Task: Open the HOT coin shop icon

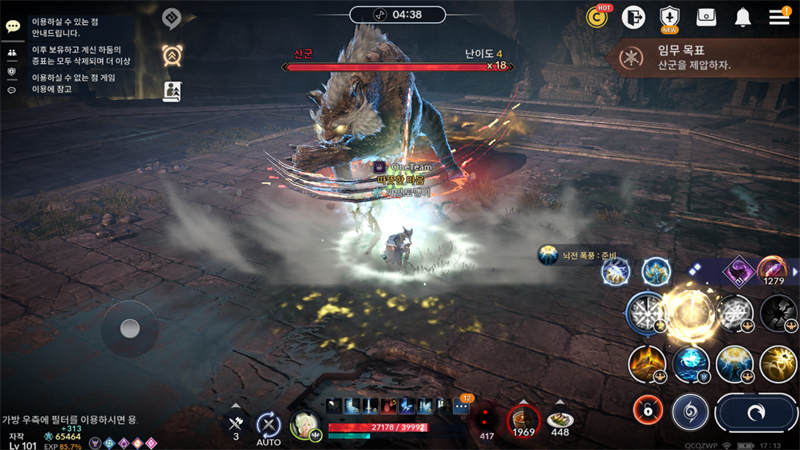Action: click(x=597, y=17)
